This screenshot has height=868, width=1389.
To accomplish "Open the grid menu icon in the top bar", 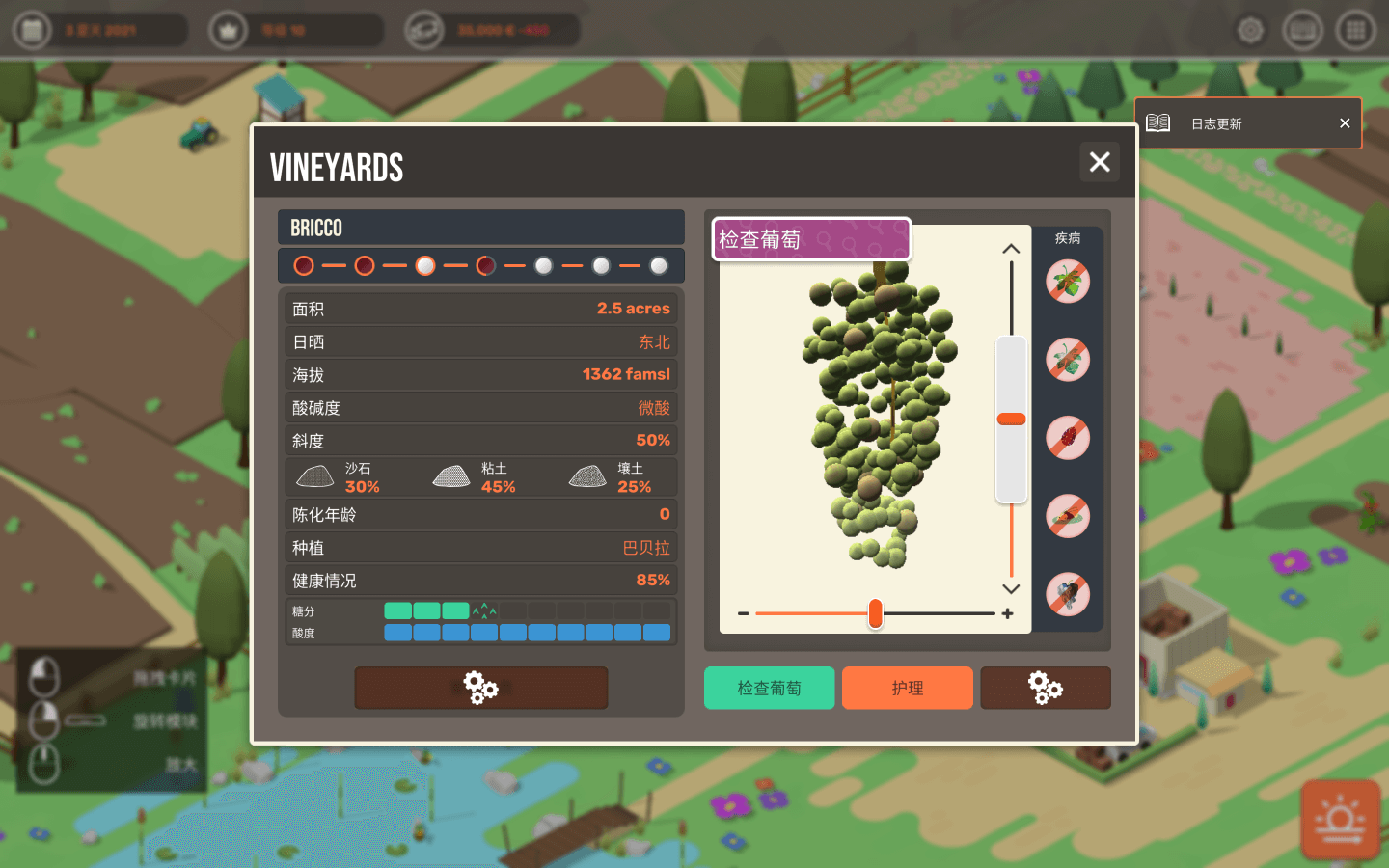I will point(1355,31).
